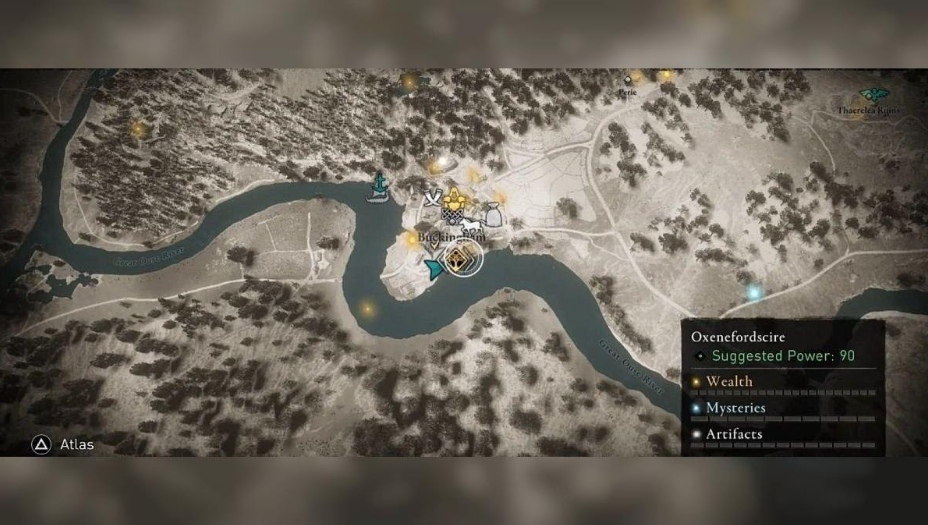This screenshot has width=928, height=525.
Task: Click the white drinking horn marker
Action: click(433, 198)
